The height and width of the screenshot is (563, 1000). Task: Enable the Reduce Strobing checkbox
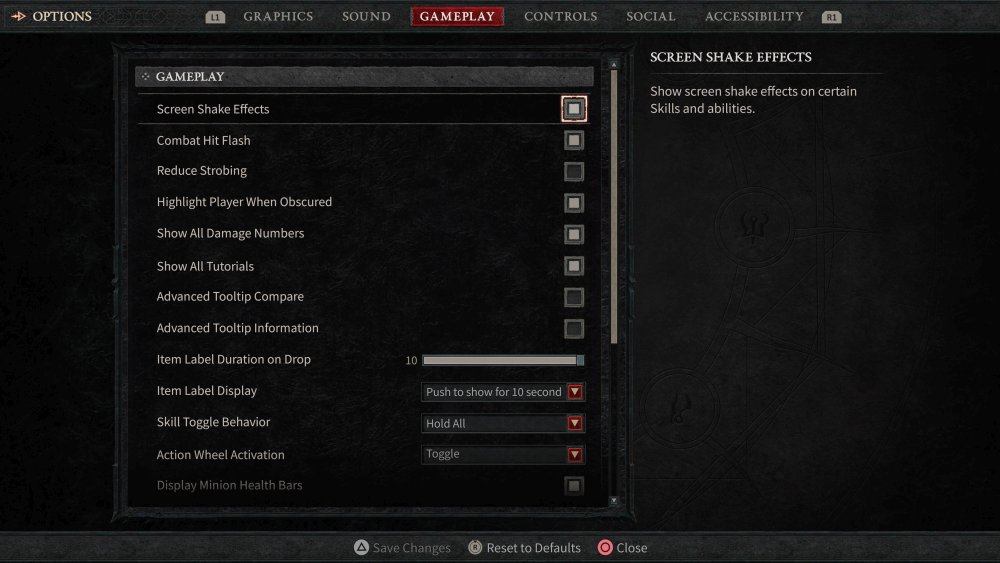pyautogui.click(x=574, y=171)
